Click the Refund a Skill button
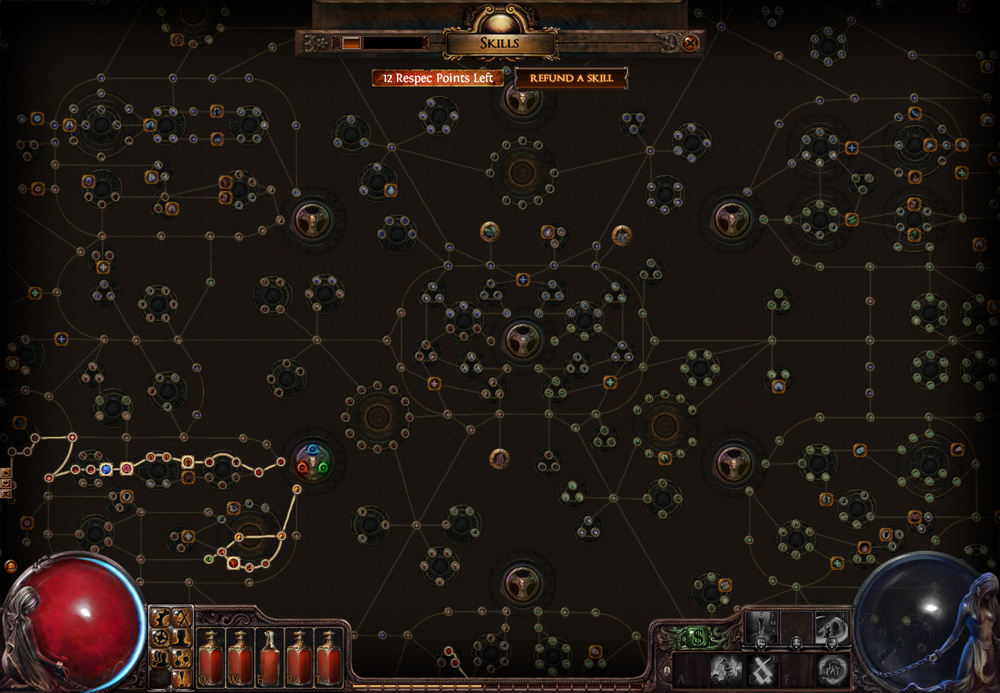1000x693 pixels. (572, 78)
